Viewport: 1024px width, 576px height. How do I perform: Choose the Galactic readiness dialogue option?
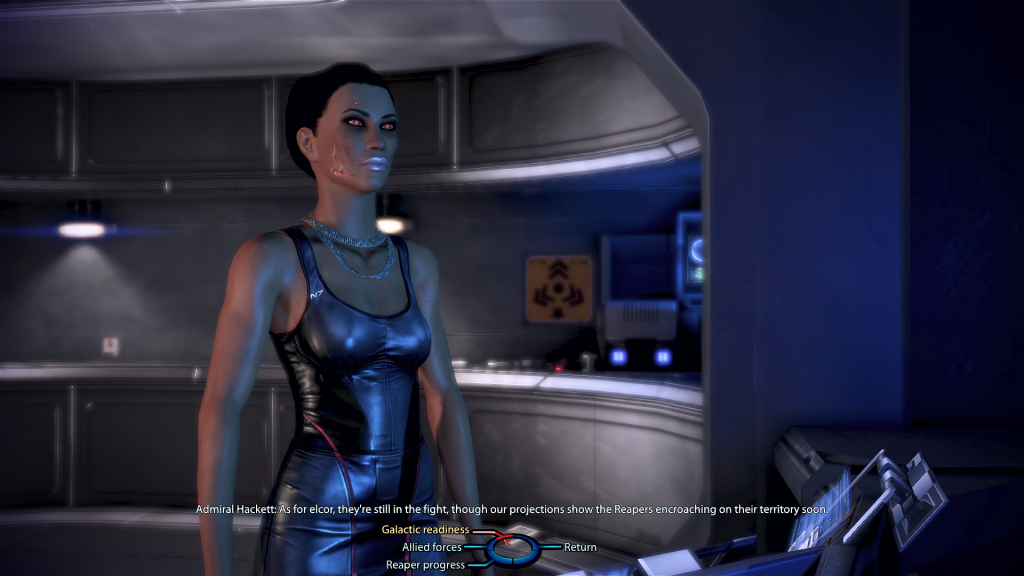pyautogui.click(x=425, y=530)
